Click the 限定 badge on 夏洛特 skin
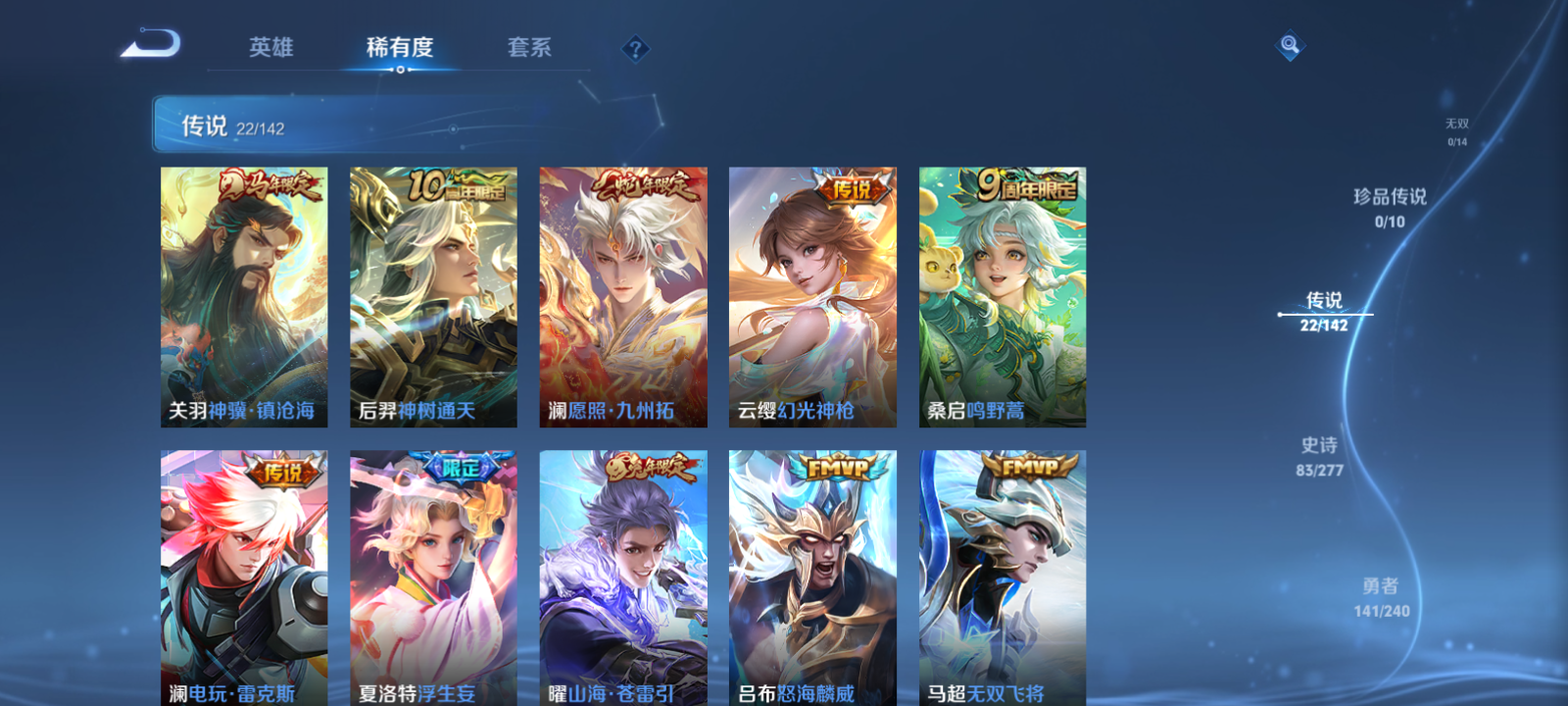Viewport: 1568px width, 706px height. click(x=460, y=467)
